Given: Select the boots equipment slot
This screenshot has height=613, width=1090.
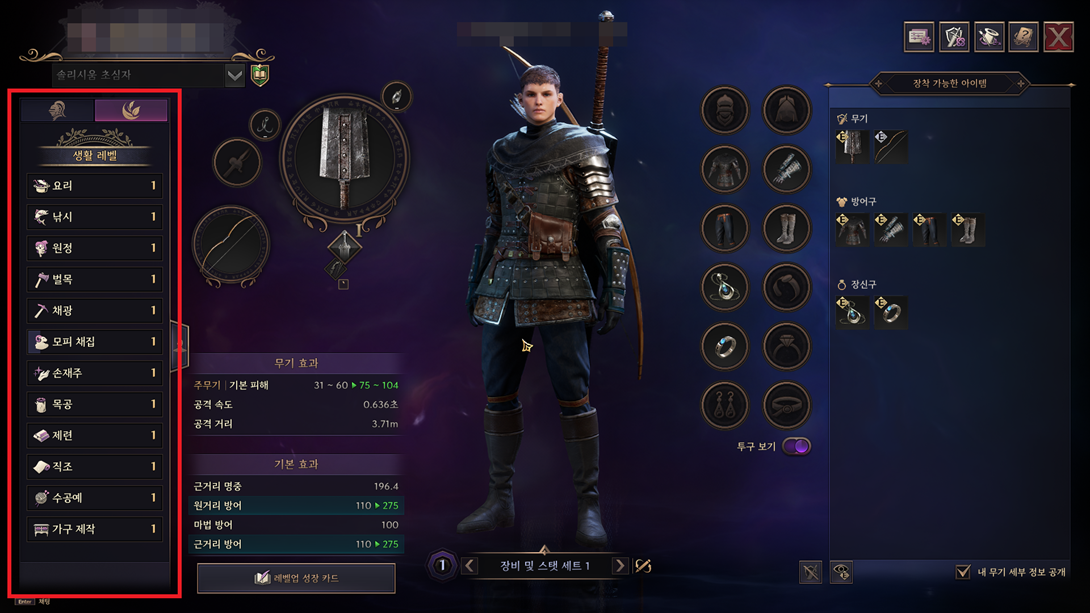Looking at the screenshot, I should coord(787,228).
